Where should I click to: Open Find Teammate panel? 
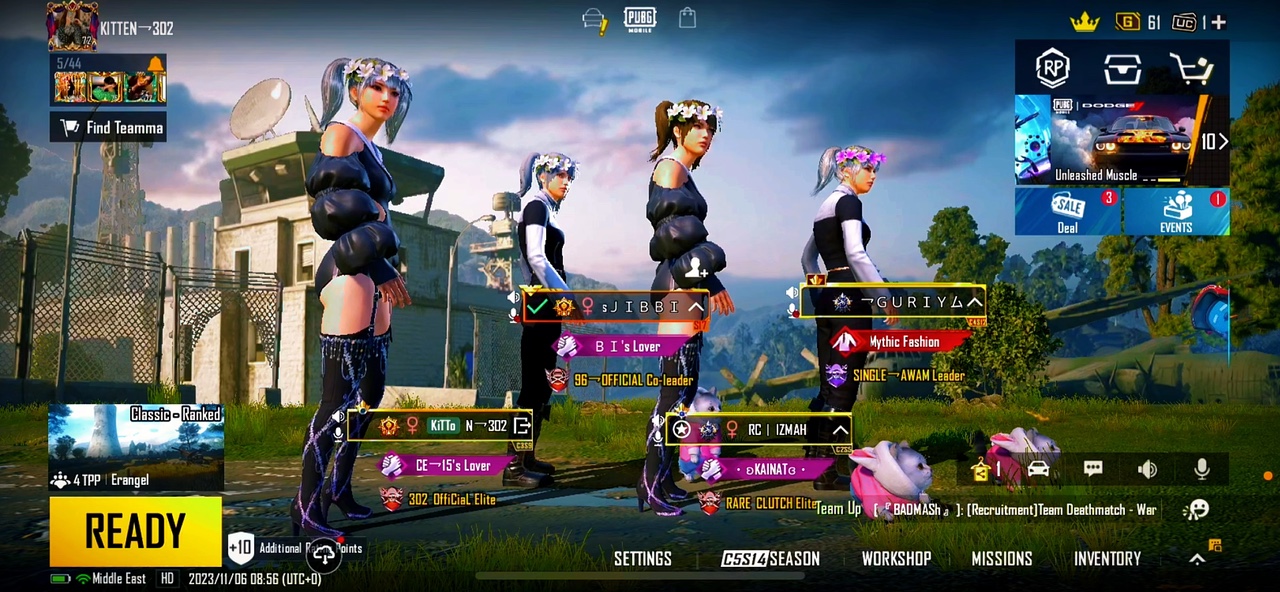coord(108,127)
